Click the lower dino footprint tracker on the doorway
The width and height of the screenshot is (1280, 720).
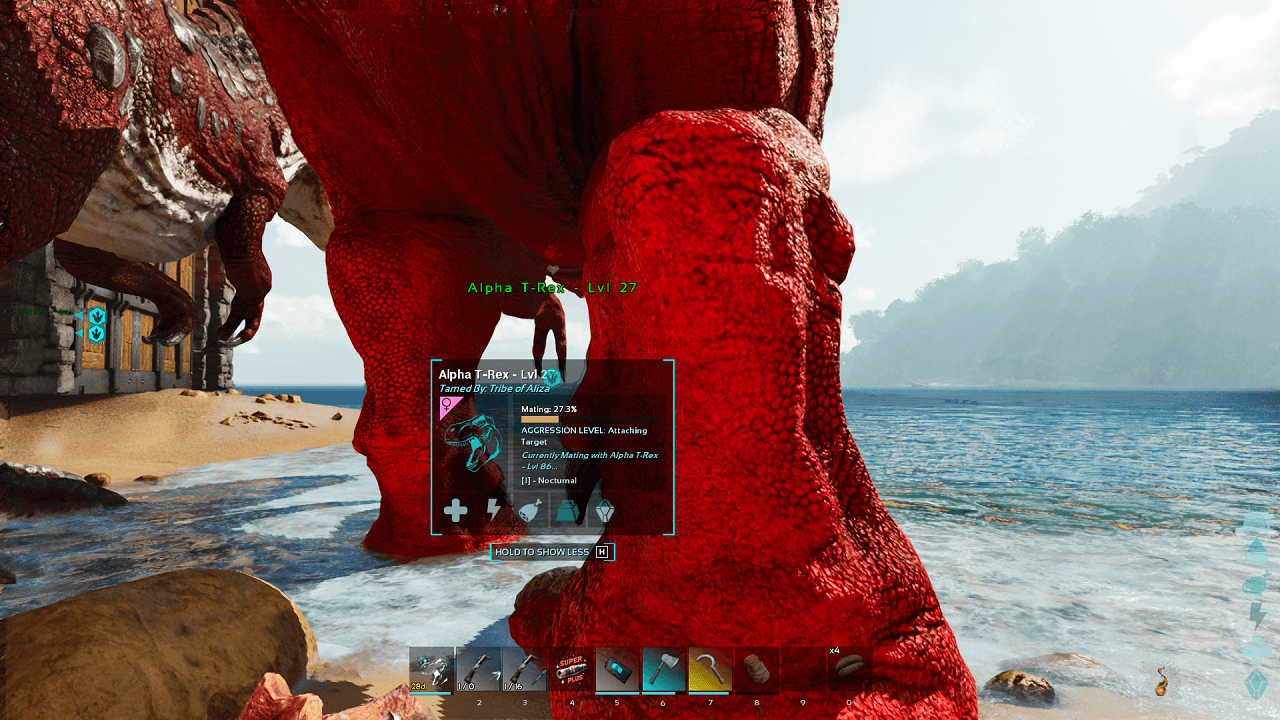point(95,333)
